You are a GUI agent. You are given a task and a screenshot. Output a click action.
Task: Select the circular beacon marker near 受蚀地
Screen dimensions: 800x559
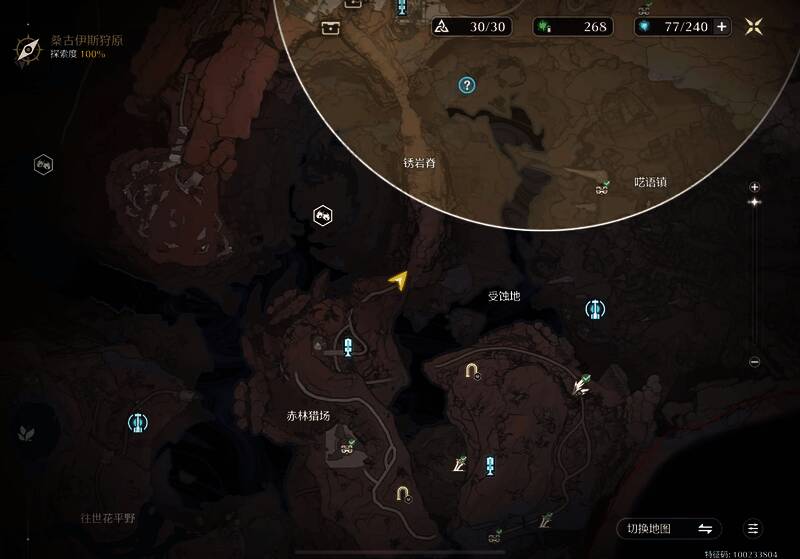pos(595,310)
